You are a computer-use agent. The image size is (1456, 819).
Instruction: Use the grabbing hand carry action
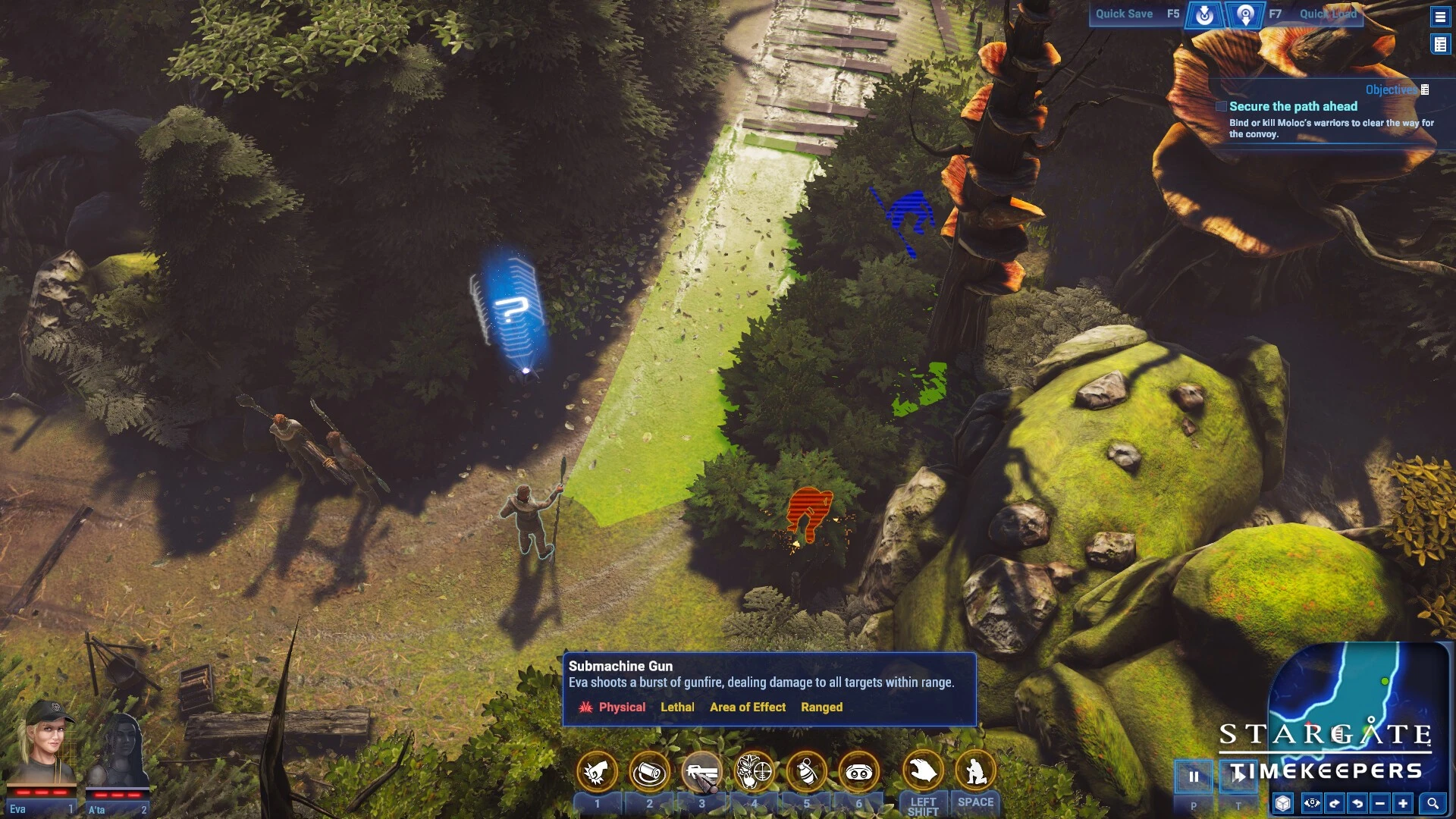(923, 772)
